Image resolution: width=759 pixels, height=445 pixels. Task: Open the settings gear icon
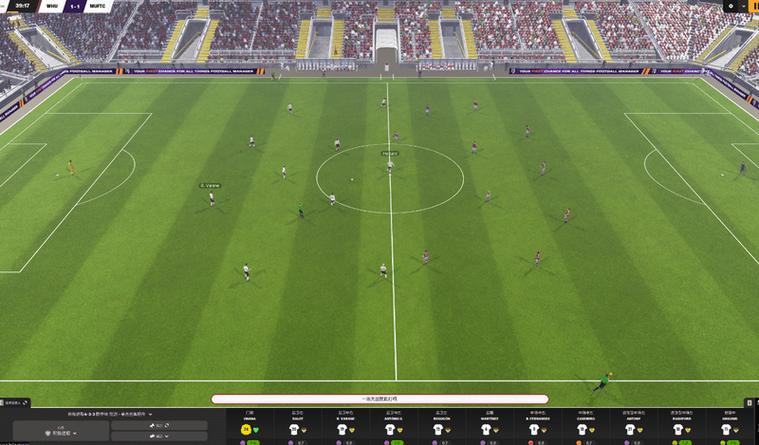tap(730, 6)
